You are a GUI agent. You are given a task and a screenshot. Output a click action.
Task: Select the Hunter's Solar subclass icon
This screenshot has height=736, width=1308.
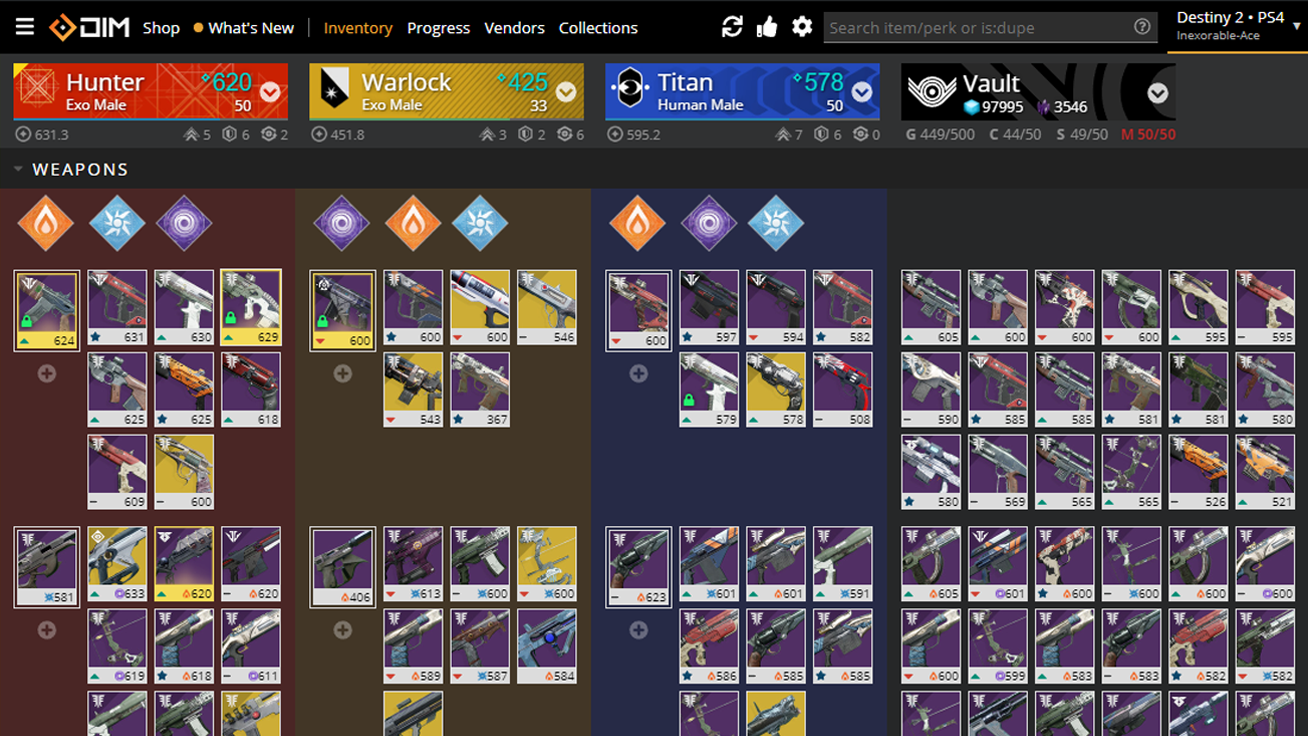coord(45,222)
